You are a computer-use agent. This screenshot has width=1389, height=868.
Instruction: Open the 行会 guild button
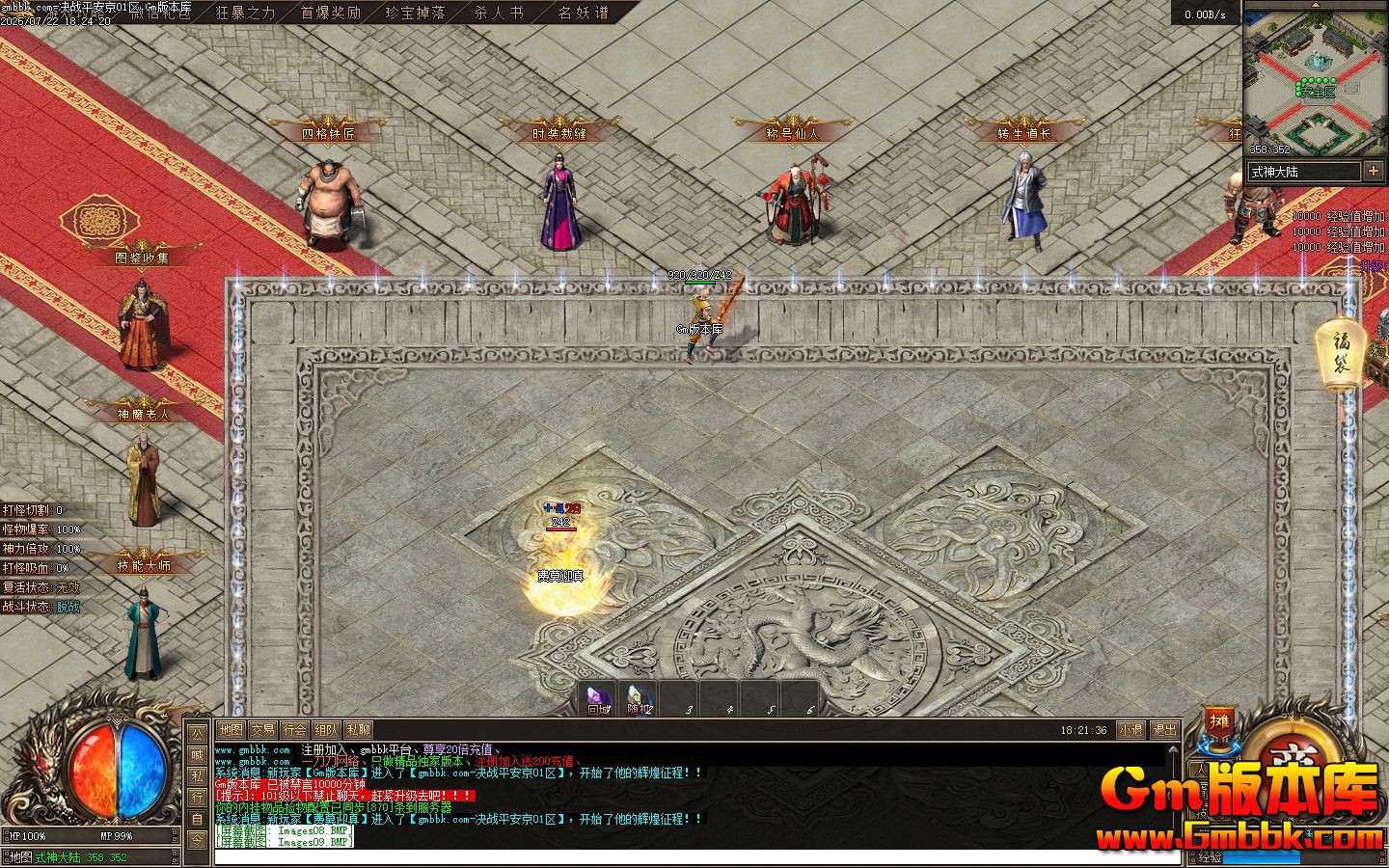[x=294, y=730]
